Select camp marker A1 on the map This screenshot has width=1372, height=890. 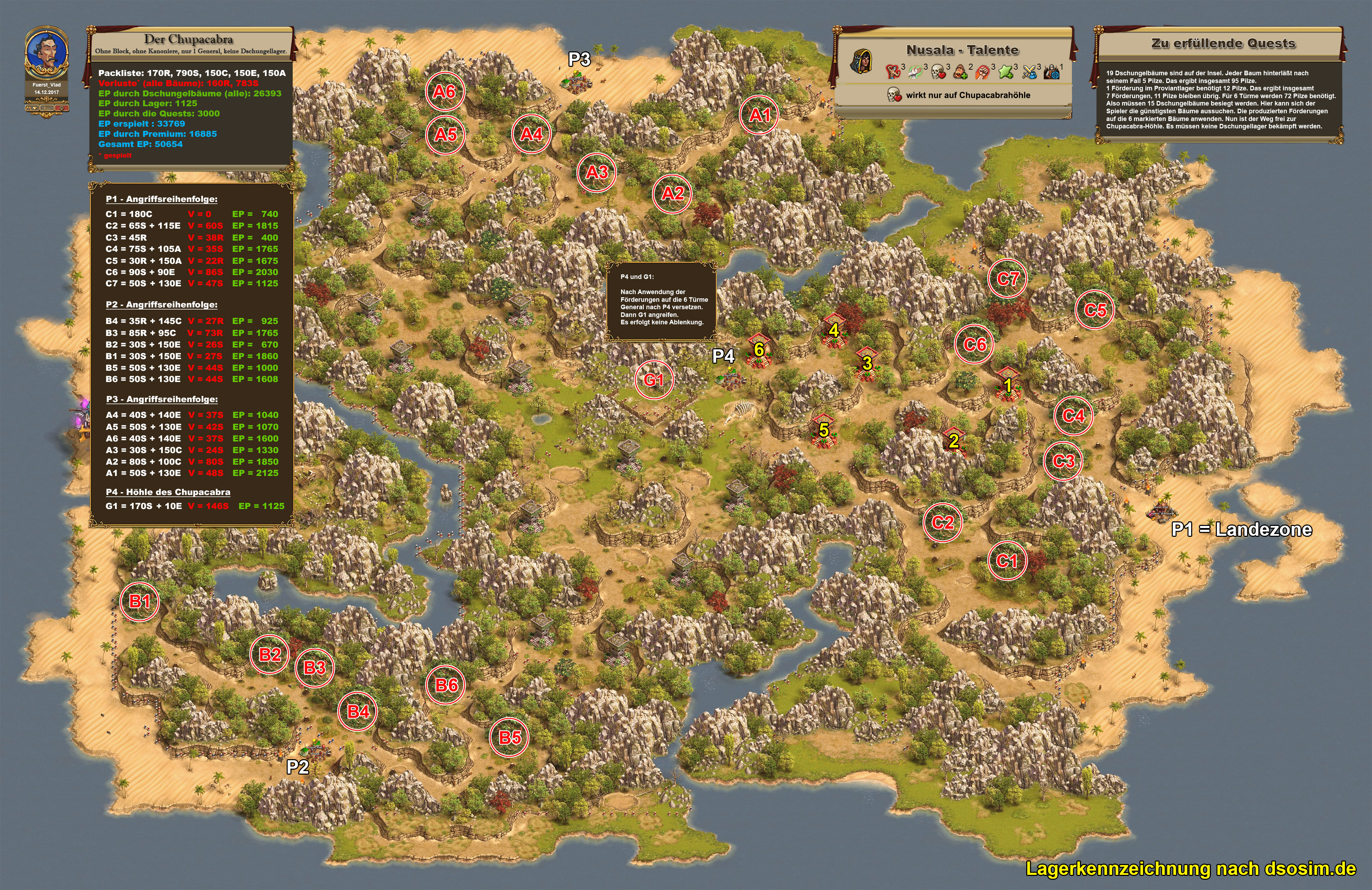click(x=759, y=115)
